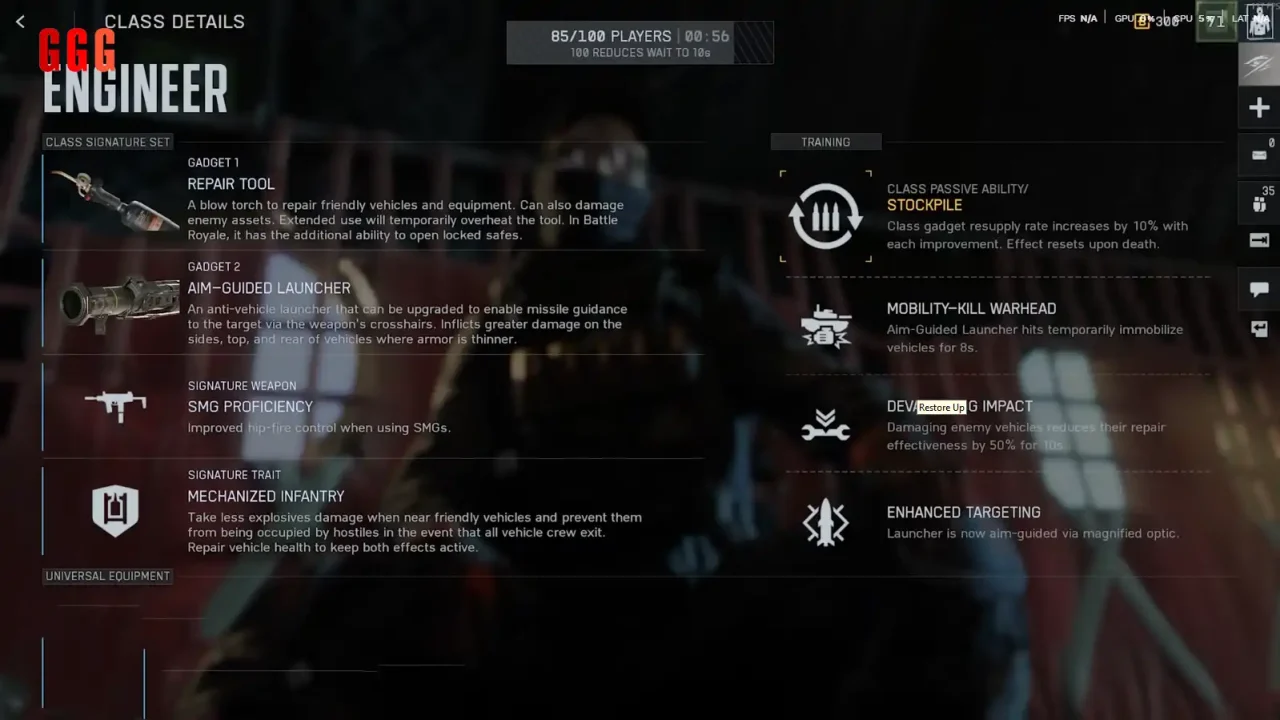
Task: Click the Enhanced Targeting missile icon
Action: tap(825, 522)
